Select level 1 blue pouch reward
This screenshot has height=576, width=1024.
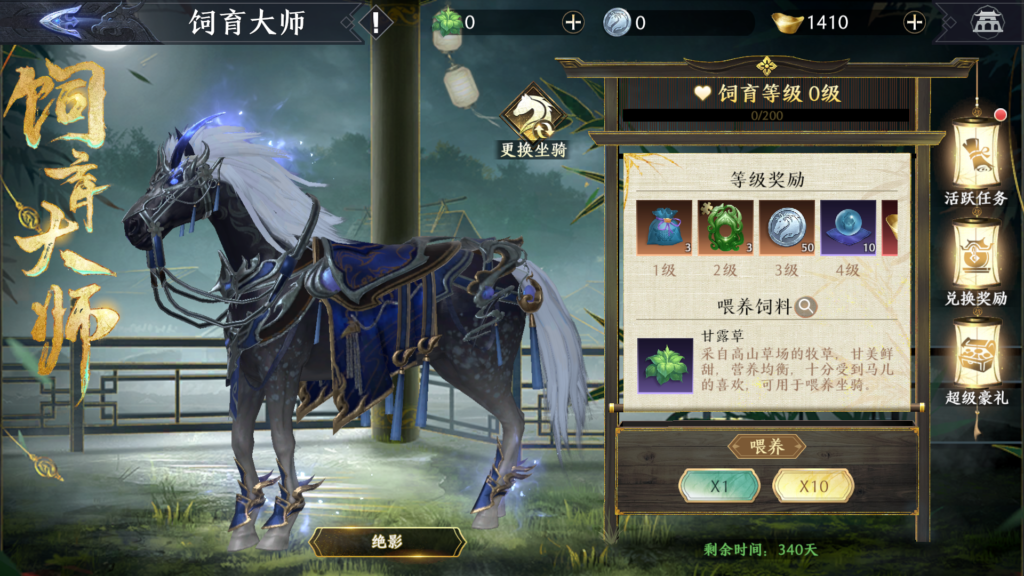coord(662,228)
